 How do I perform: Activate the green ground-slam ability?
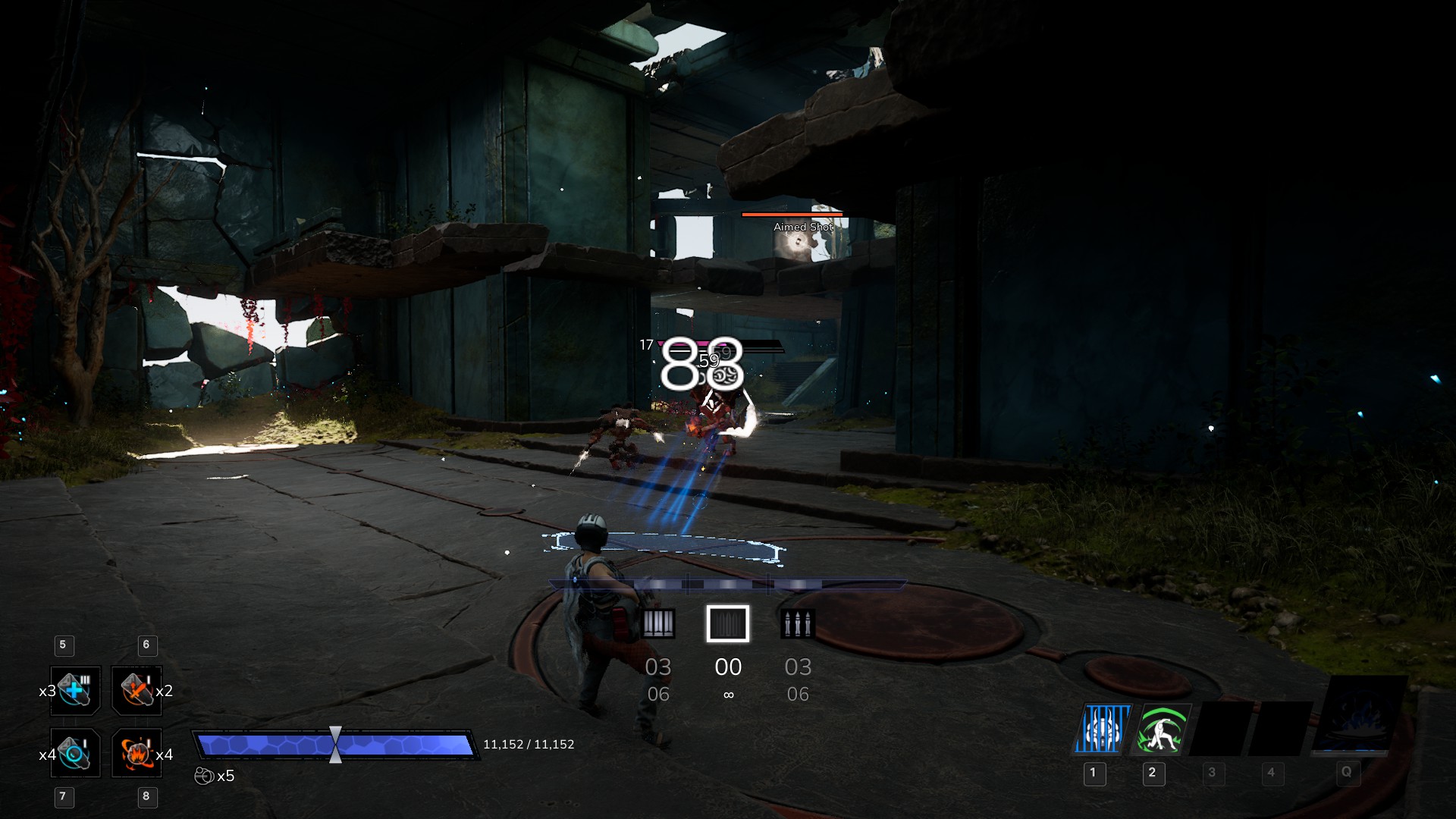point(1161,730)
